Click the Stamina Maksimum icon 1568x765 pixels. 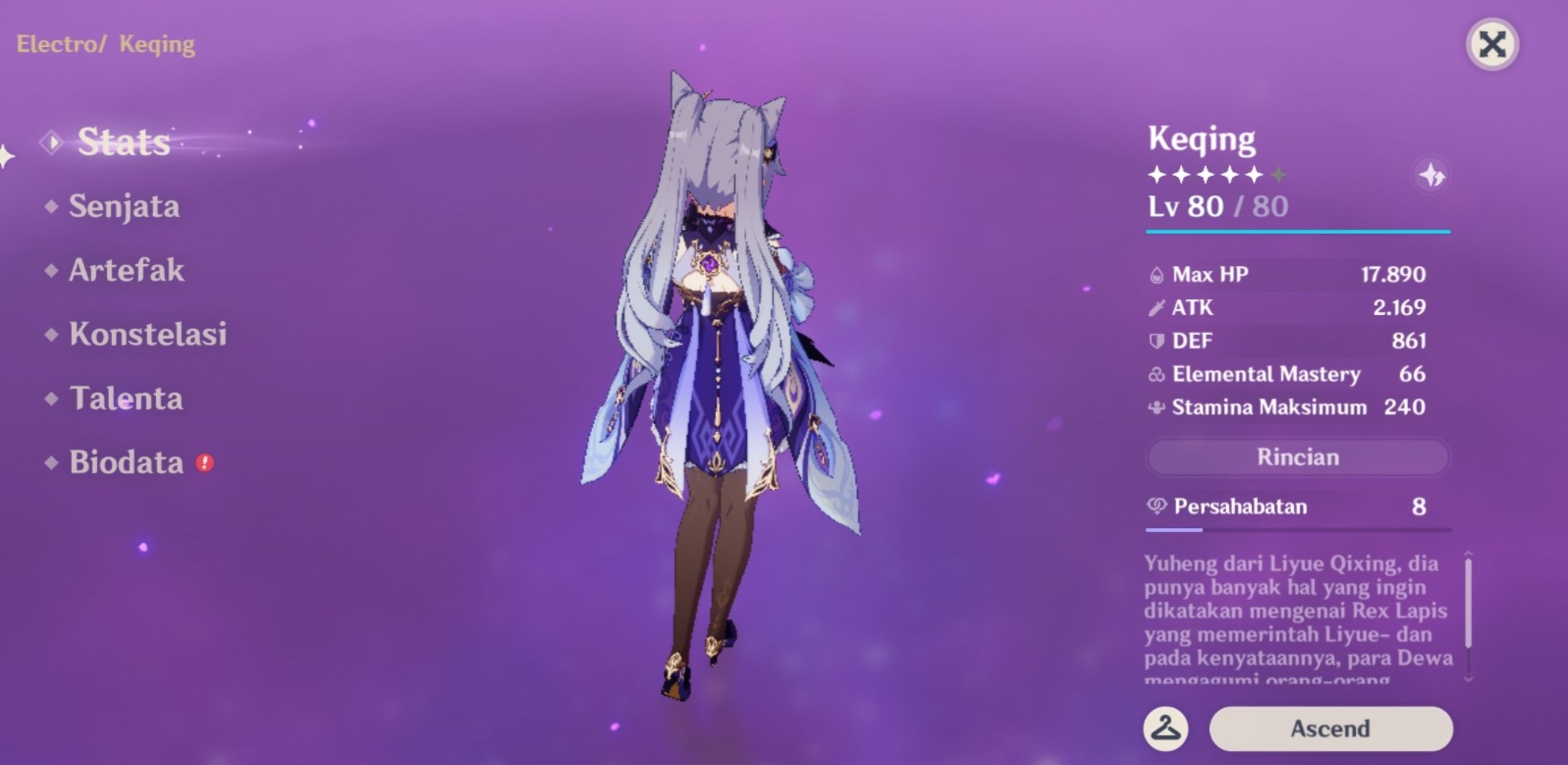point(1159,407)
